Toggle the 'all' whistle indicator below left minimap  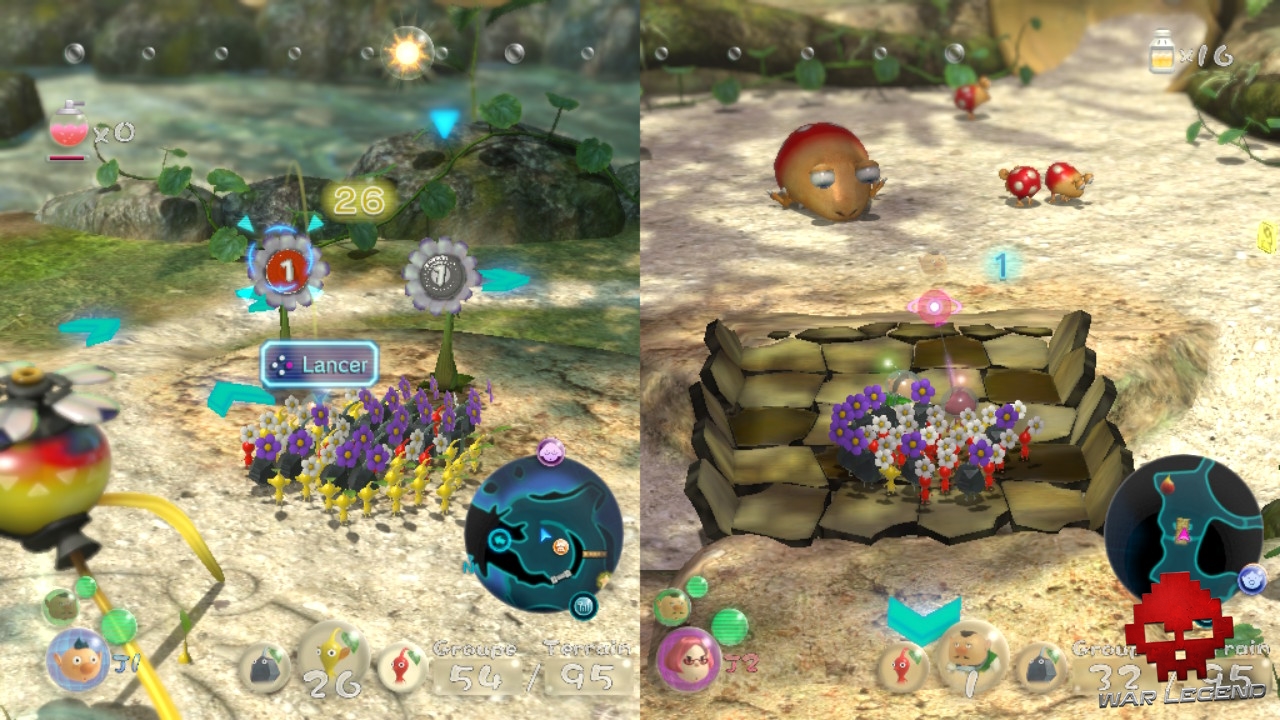click(x=584, y=606)
